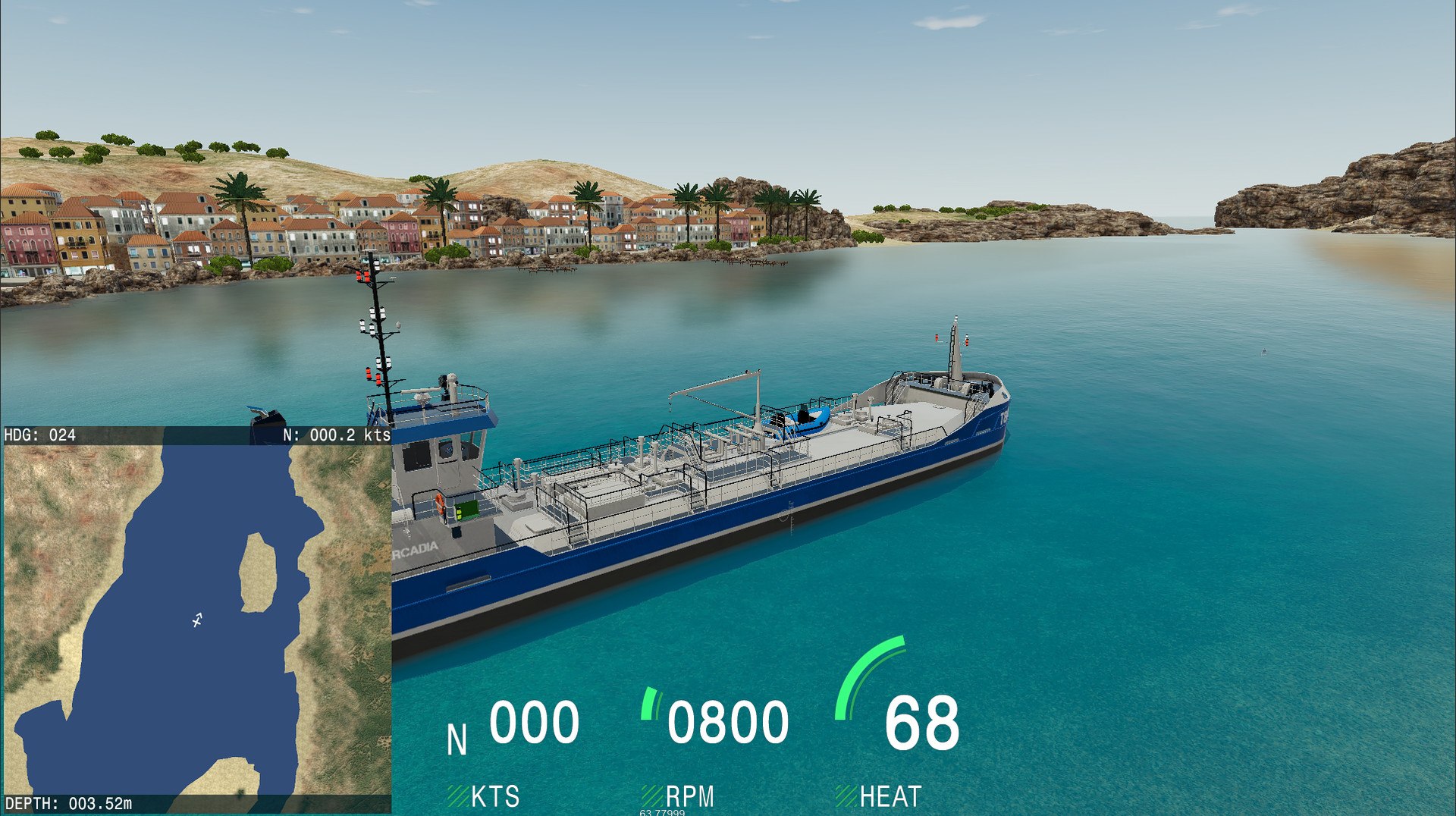Click the green striped icon beside HEAT
This screenshot has height=816, width=1456.
(x=846, y=796)
